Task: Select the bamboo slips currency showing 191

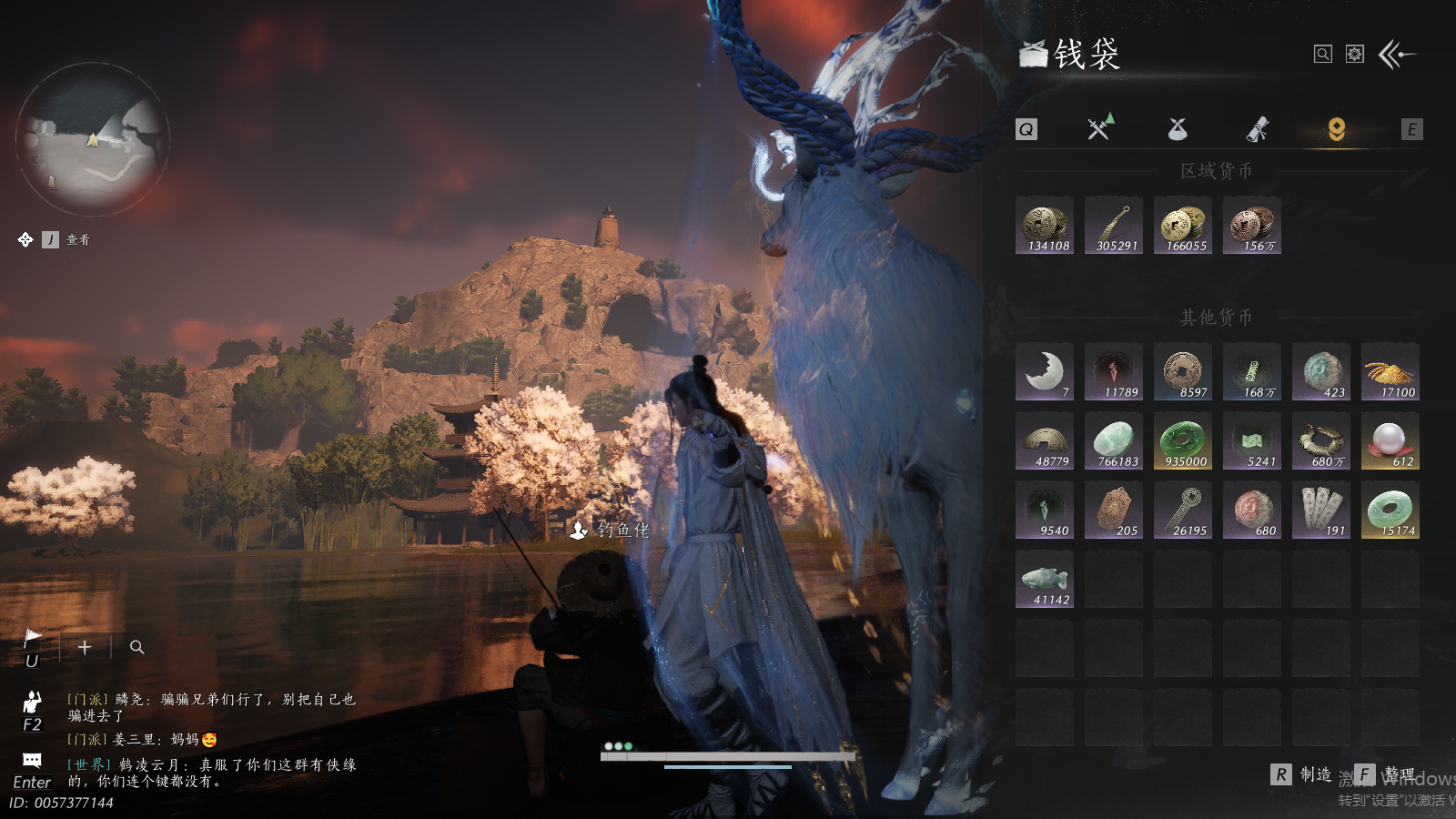Action: pos(1321,510)
